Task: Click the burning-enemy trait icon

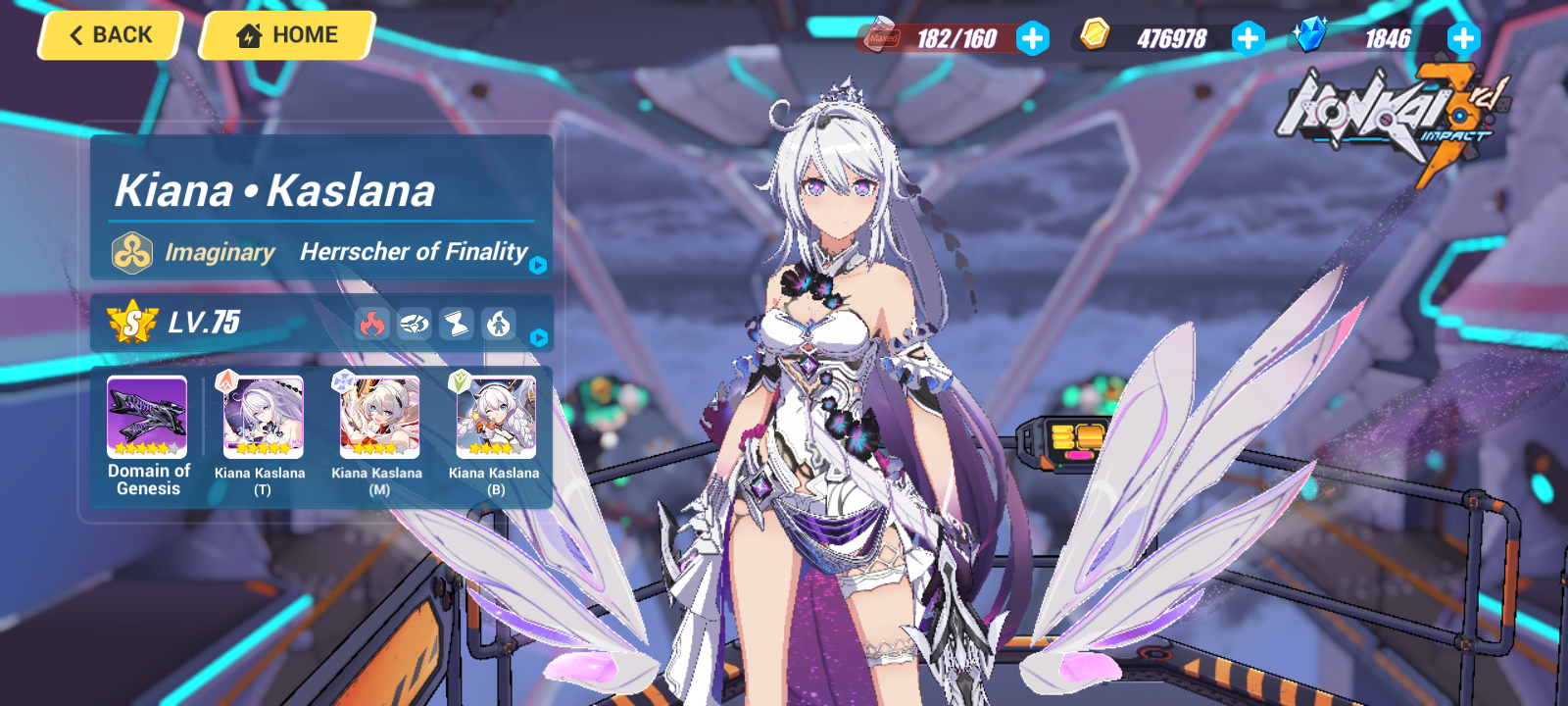Action: (498, 324)
